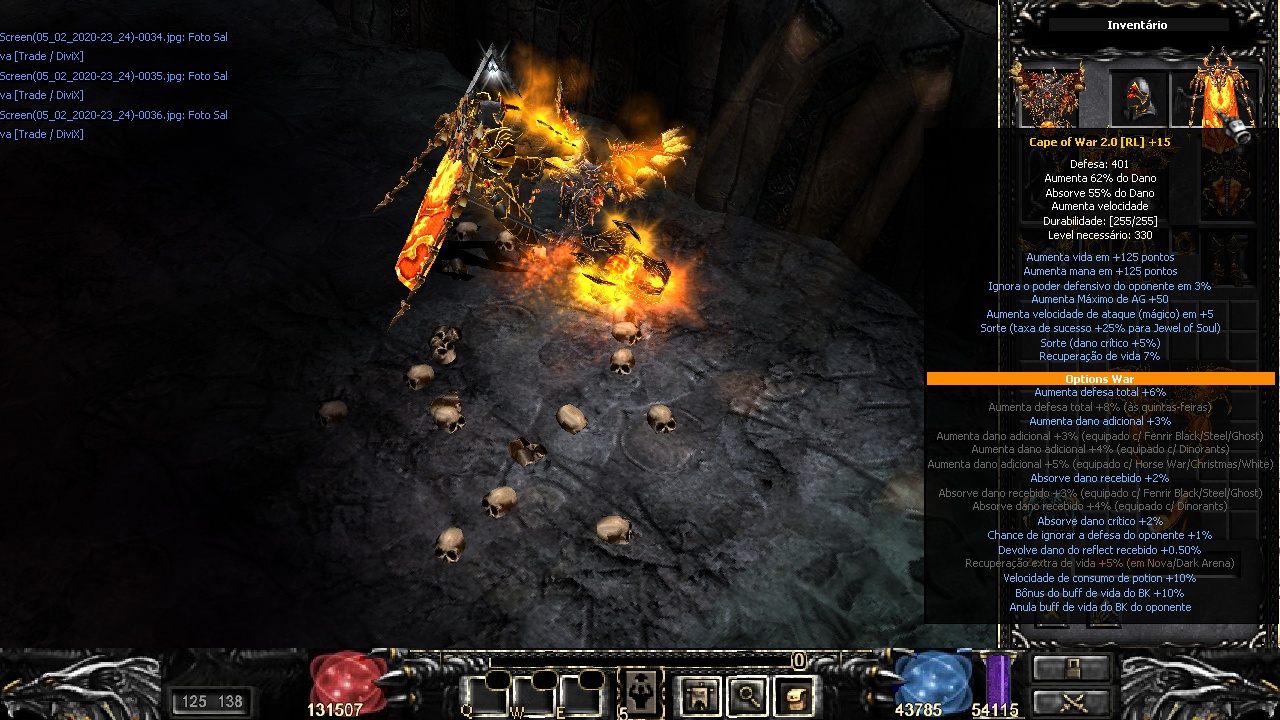Open the scroll quest button
1280x720 pixels.
[794, 695]
